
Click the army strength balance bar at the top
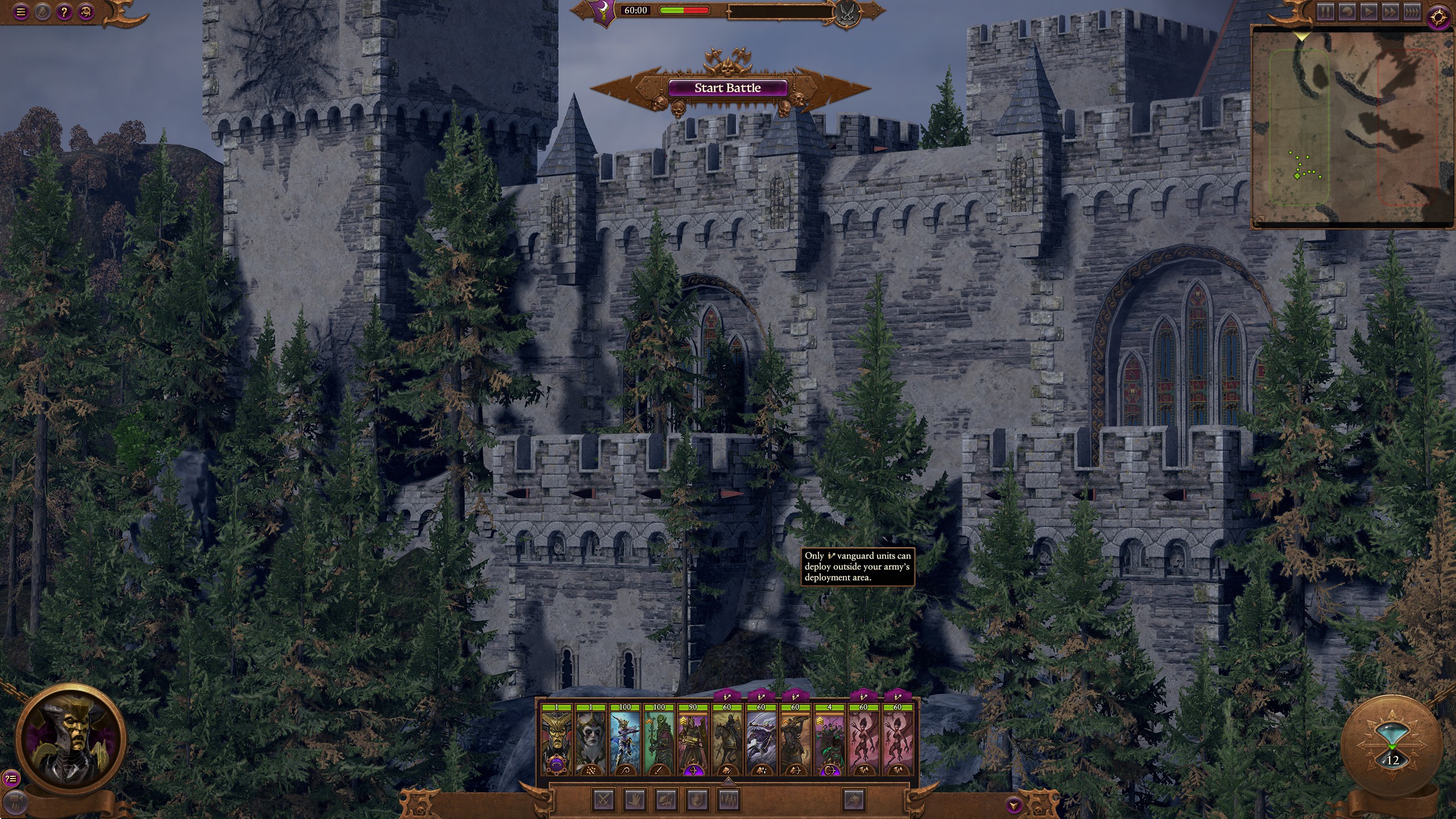684,10
